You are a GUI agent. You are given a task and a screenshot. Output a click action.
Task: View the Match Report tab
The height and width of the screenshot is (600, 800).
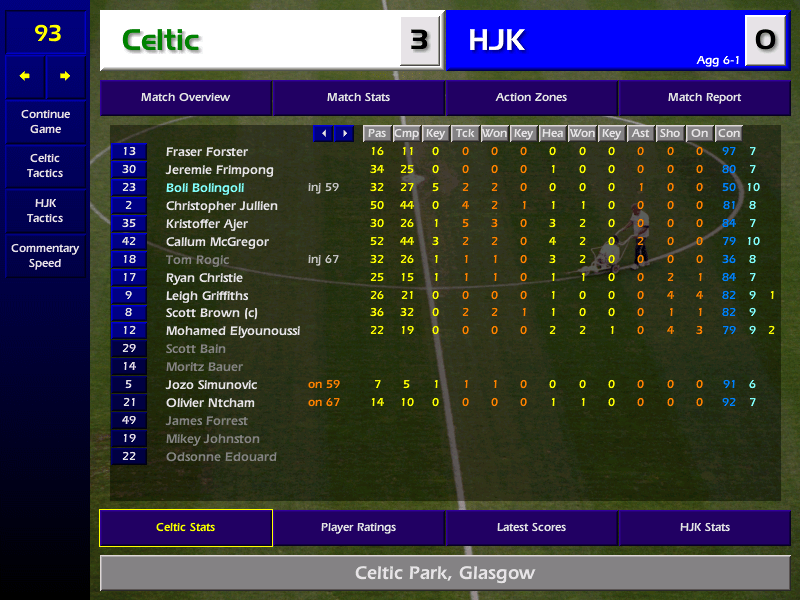click(704, 98)
